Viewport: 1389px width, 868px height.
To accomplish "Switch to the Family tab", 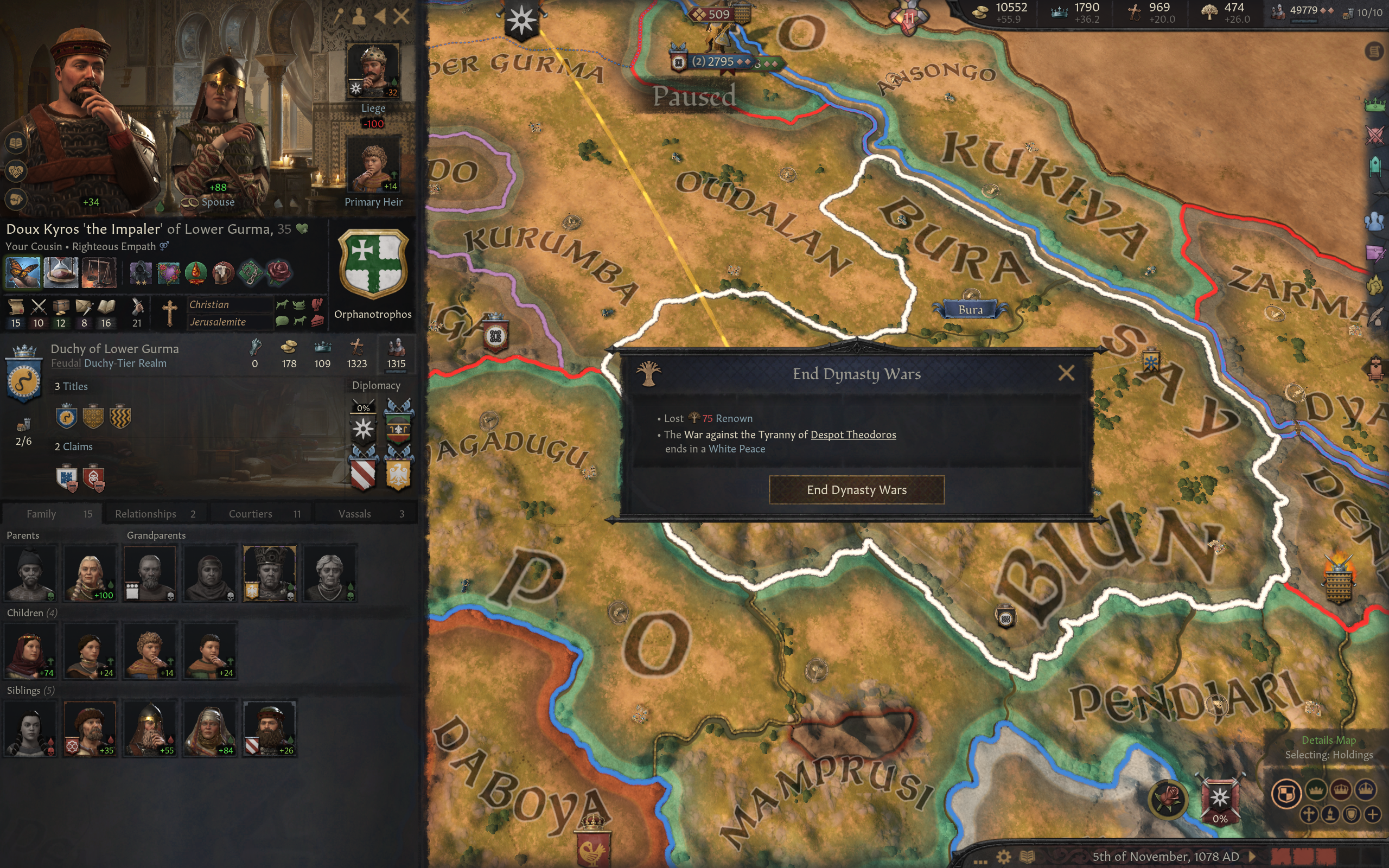I will [x=53, y=514].
